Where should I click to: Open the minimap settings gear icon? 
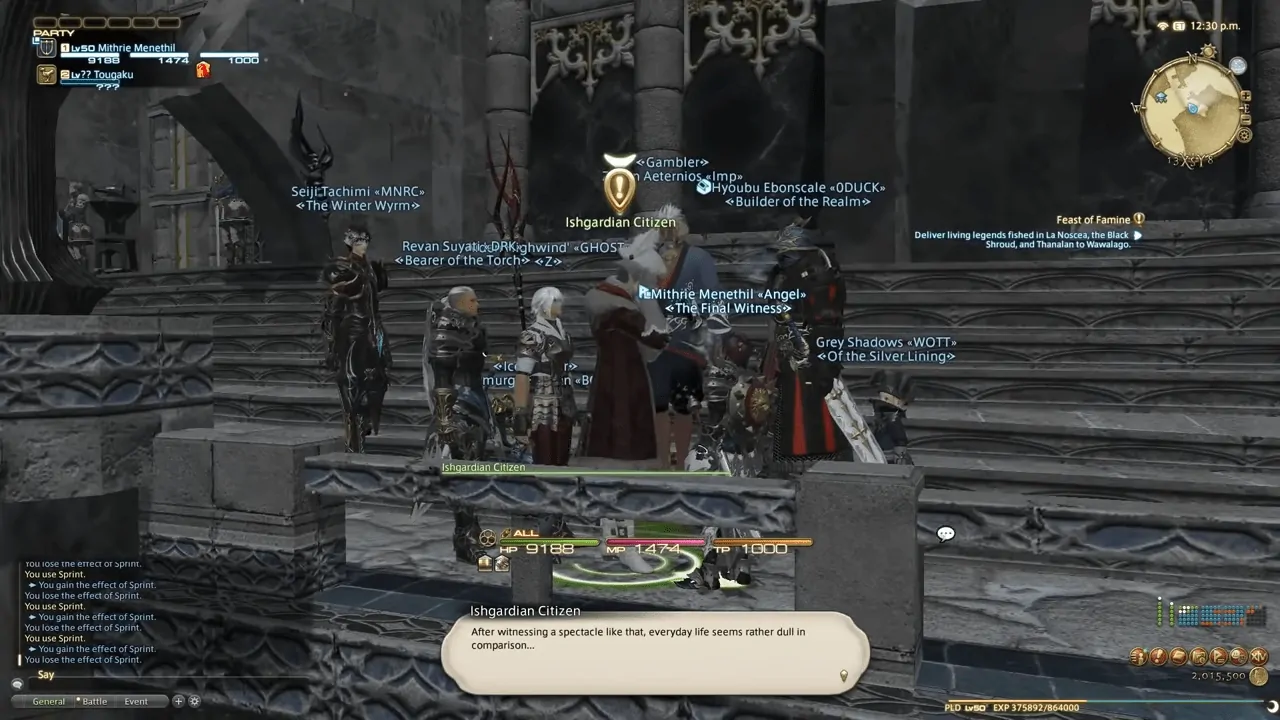pyautogui.click(x=1245, y=134)
